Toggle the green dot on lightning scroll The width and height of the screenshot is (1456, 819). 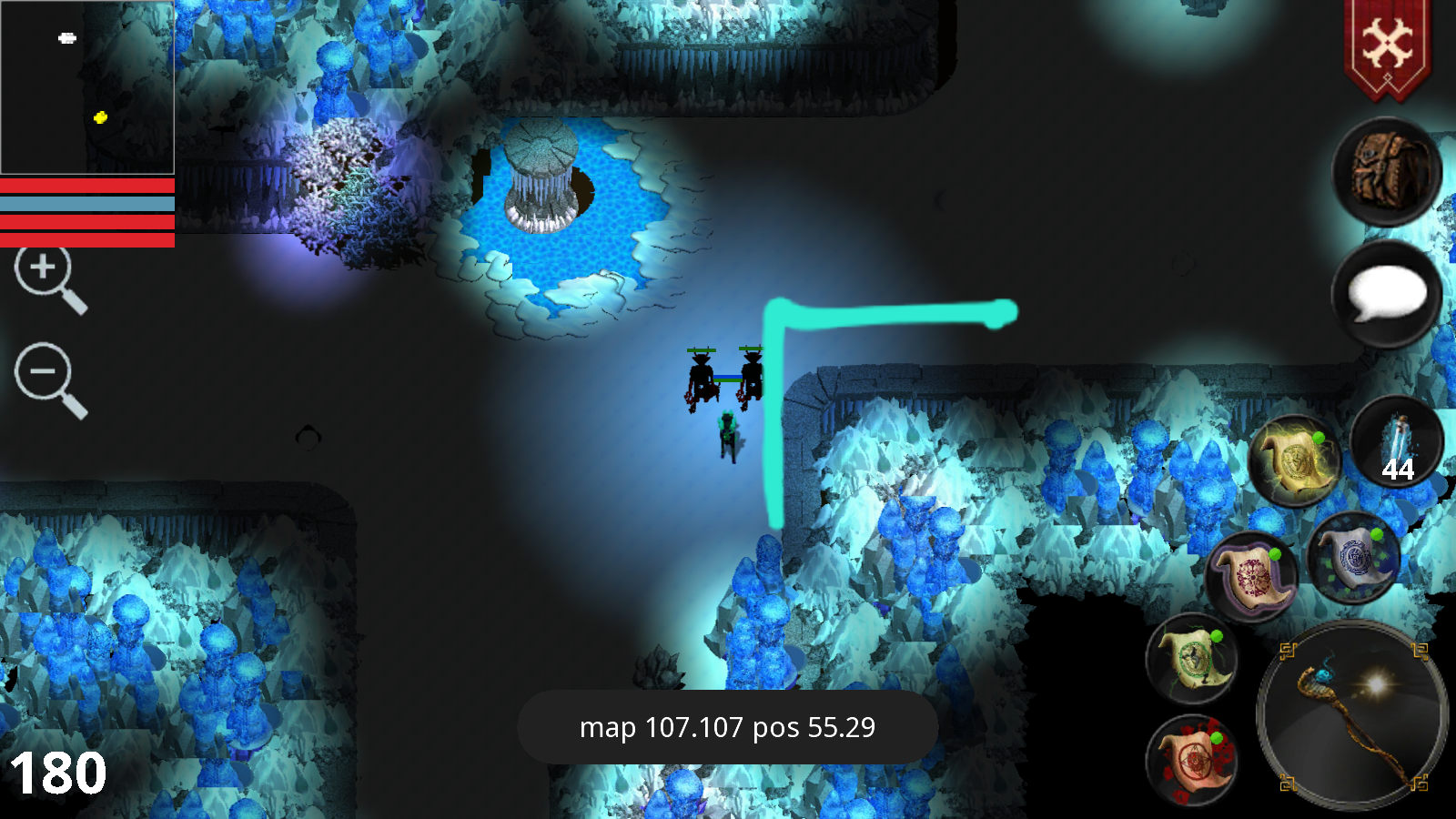(x=1319, y=435)
